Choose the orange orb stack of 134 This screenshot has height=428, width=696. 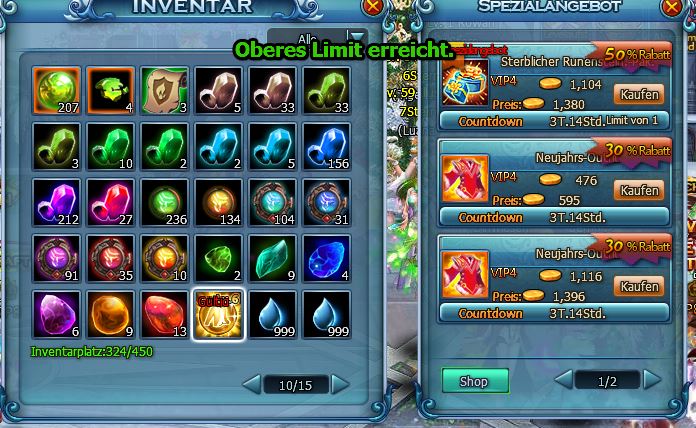pos(218,203)
